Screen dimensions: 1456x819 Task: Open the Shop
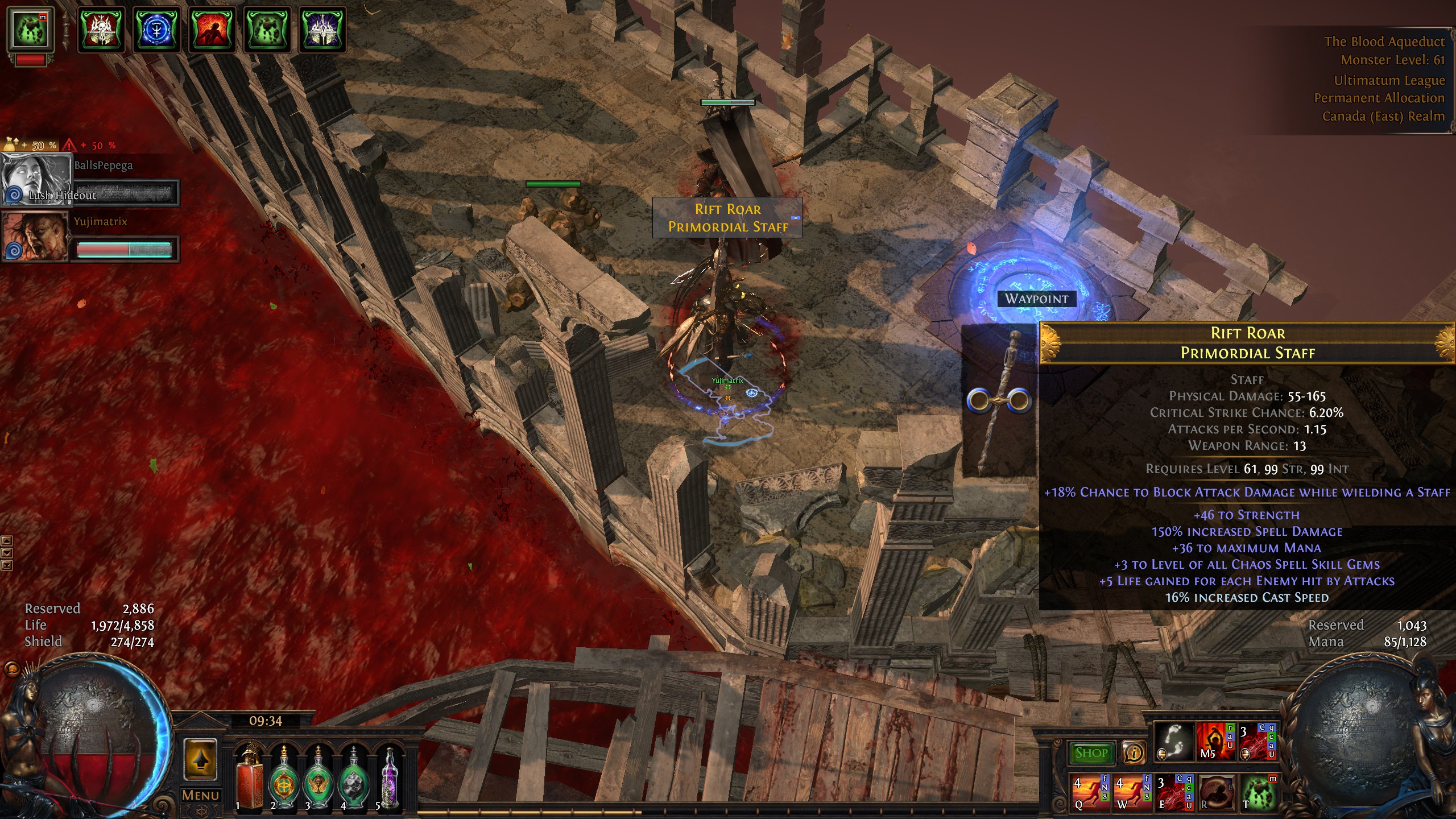click(x=1091, y=753)
